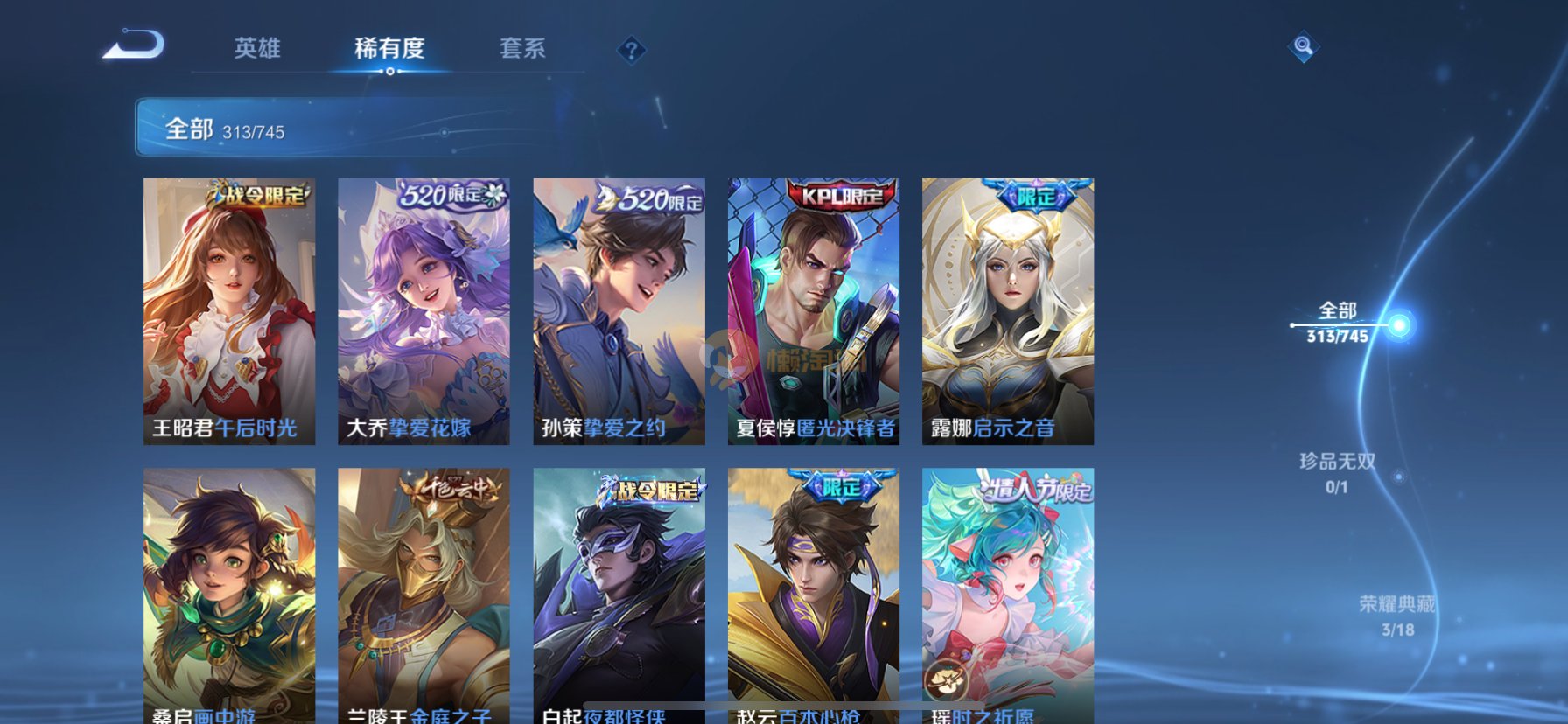
Task: Select the 孙策挚爱之约 skin card
Action: tap(619, 311)
